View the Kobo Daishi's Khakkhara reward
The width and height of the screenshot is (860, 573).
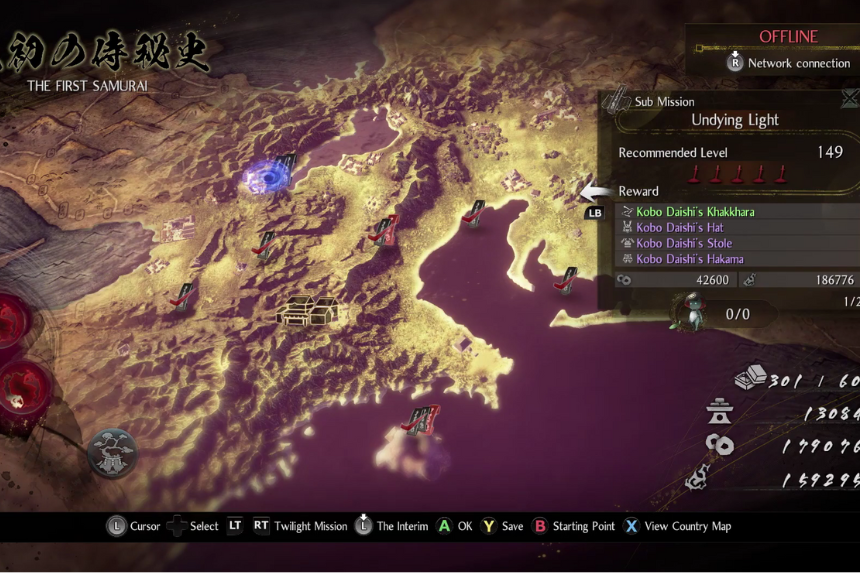(x=695, y=212)
